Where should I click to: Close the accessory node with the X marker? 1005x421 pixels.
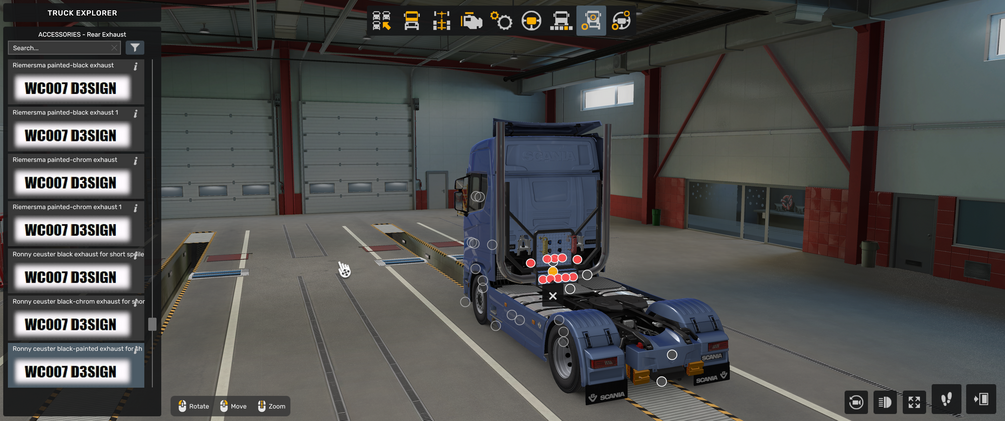click(553, 296)
